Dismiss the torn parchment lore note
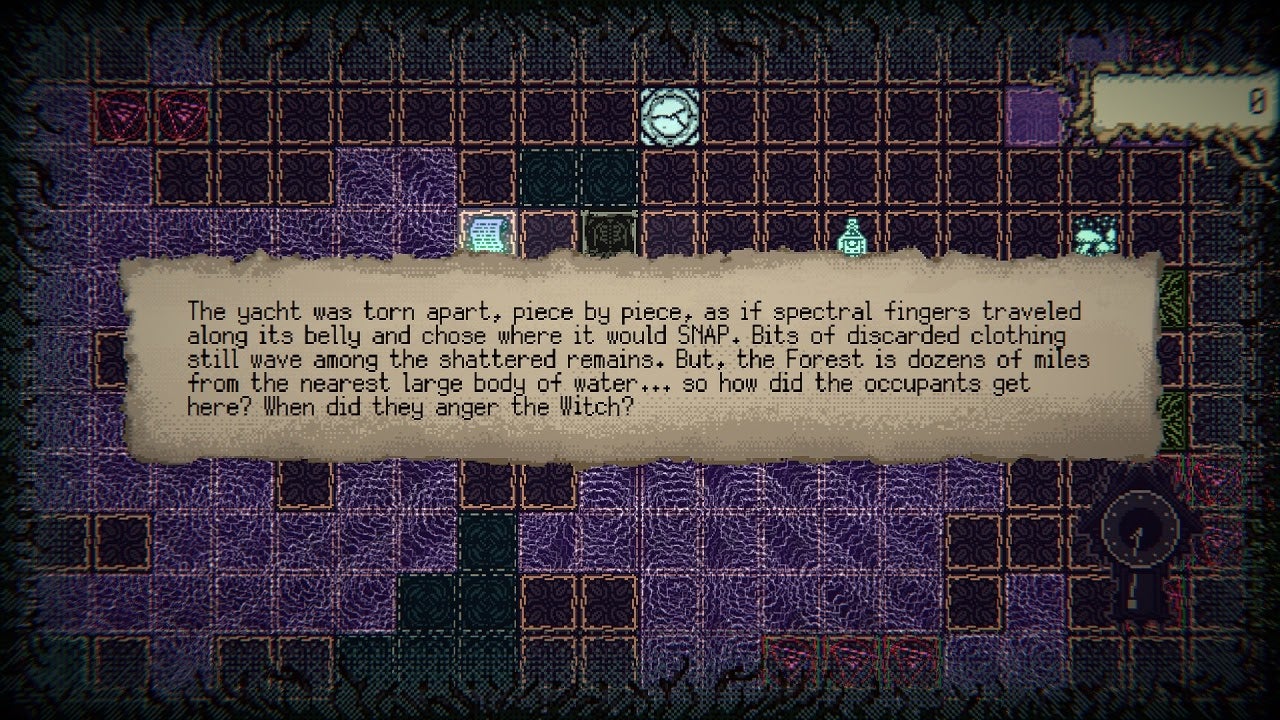The width and height of the screenshot is (1280, 720). pos(640,360)
